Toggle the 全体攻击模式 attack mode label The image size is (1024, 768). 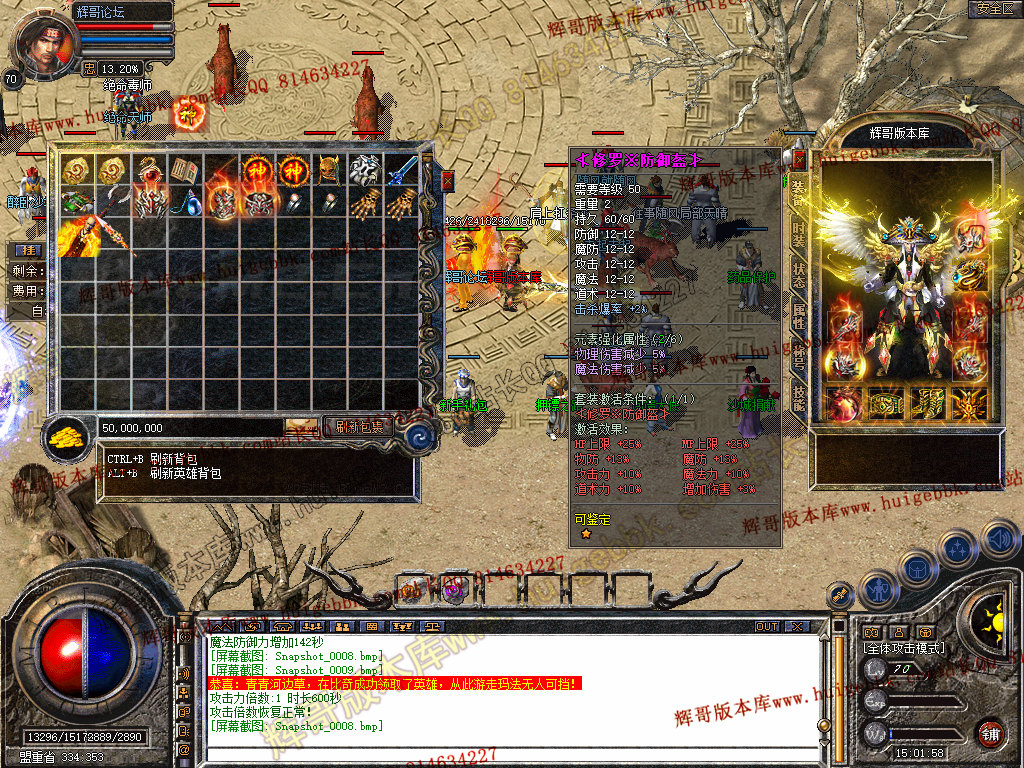click(x=904, y=648)
